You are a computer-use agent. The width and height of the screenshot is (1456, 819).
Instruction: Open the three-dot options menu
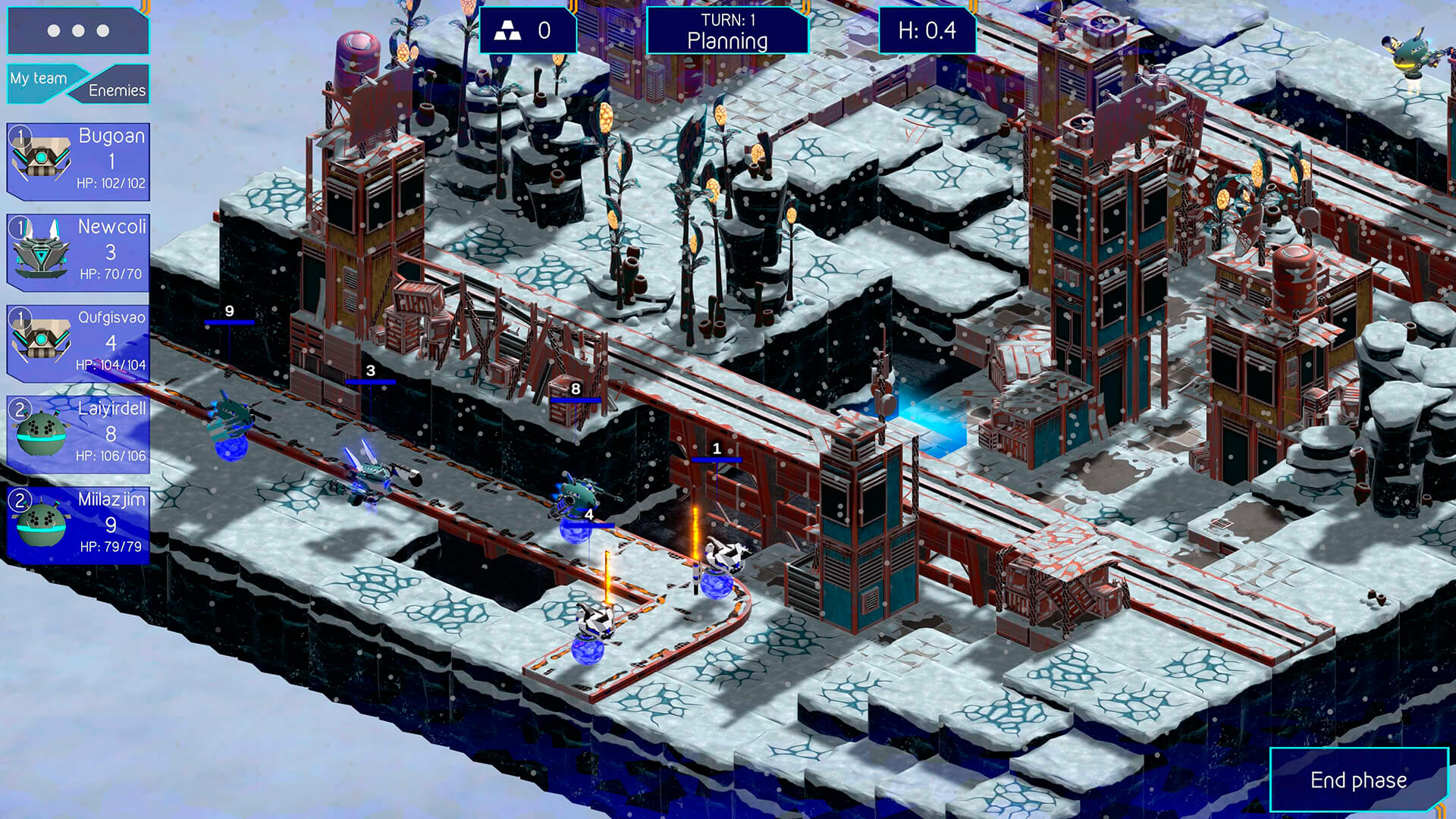78,31
